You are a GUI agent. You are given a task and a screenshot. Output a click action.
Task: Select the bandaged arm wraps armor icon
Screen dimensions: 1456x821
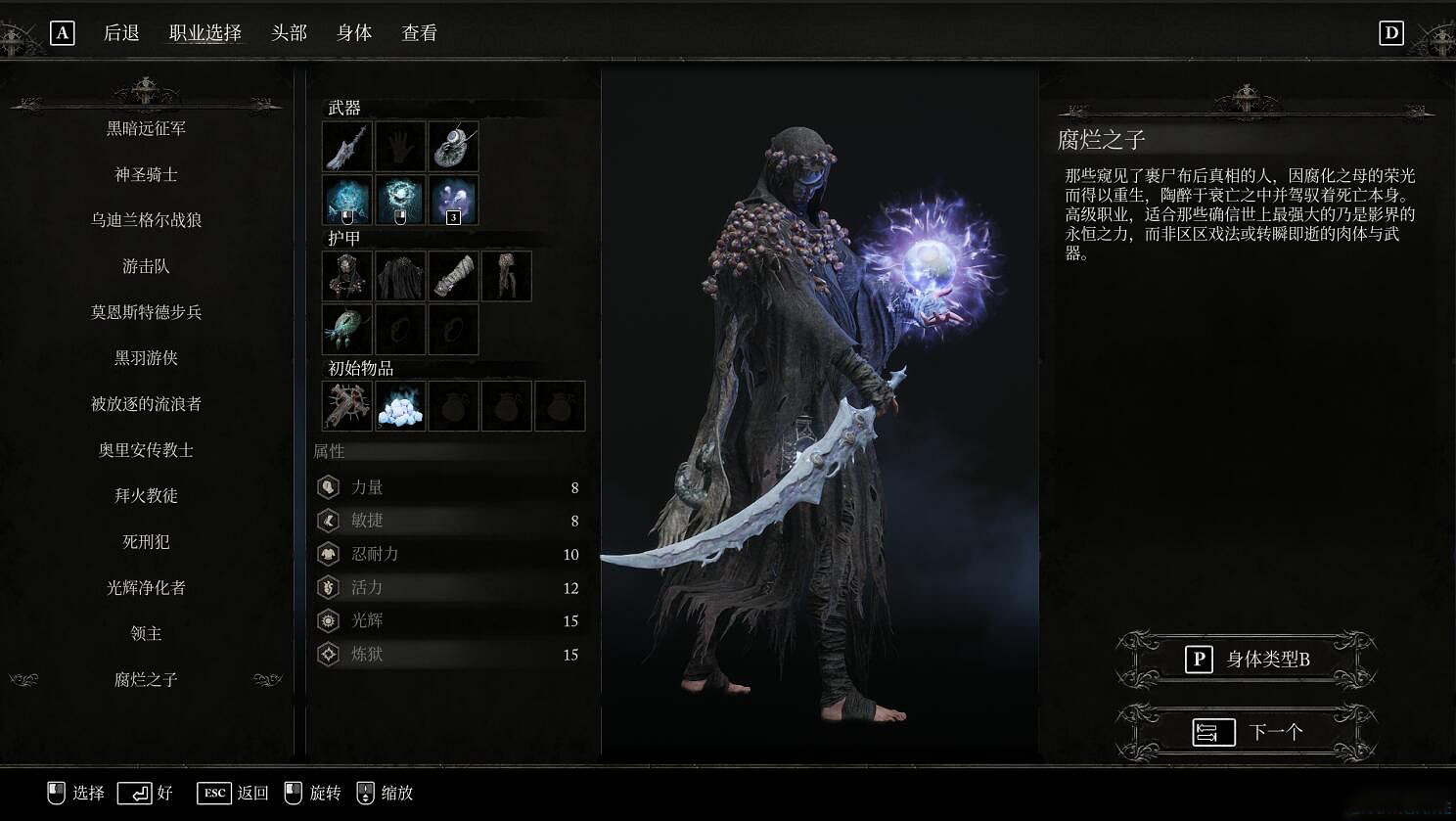coord(453,275)
